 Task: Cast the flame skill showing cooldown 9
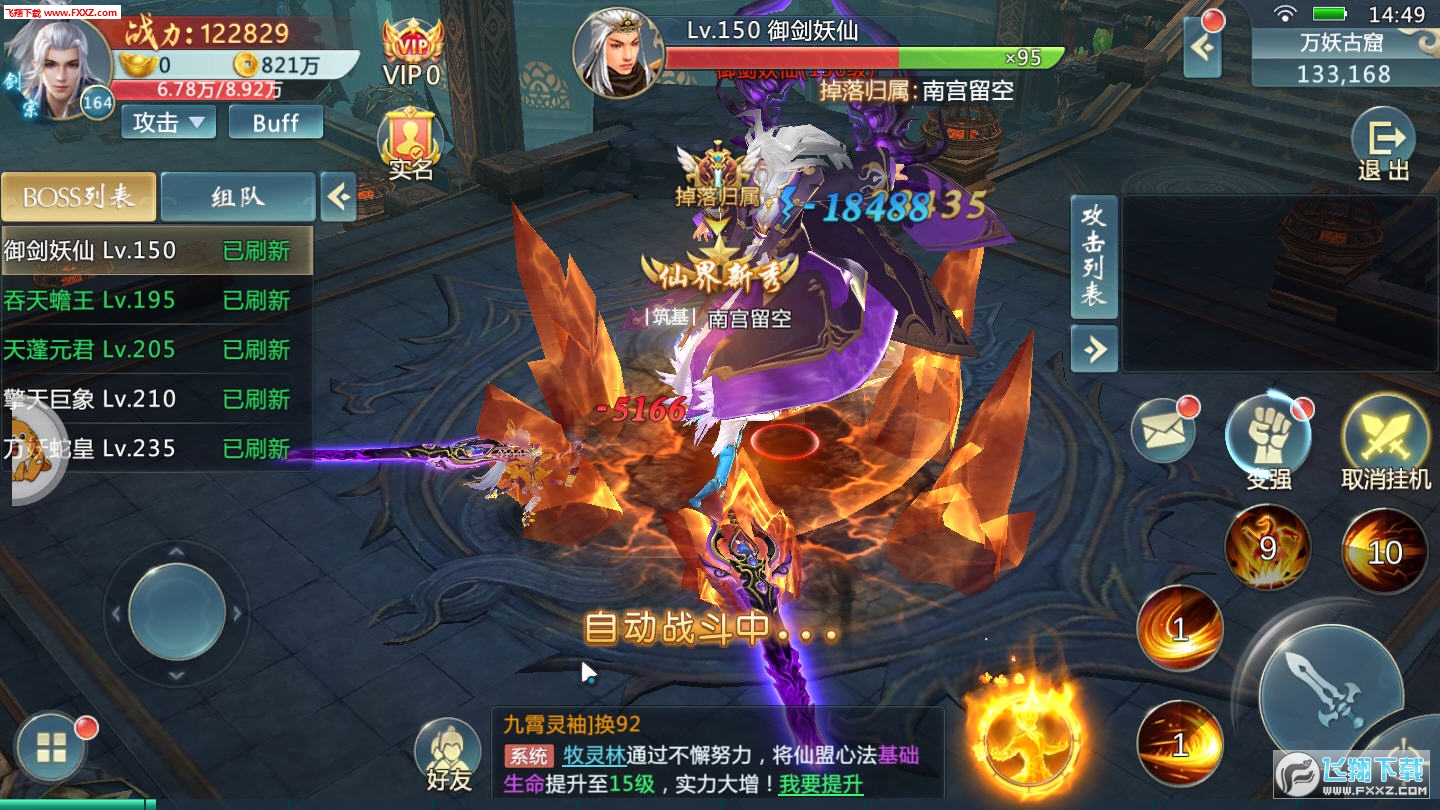point(1266,548)
